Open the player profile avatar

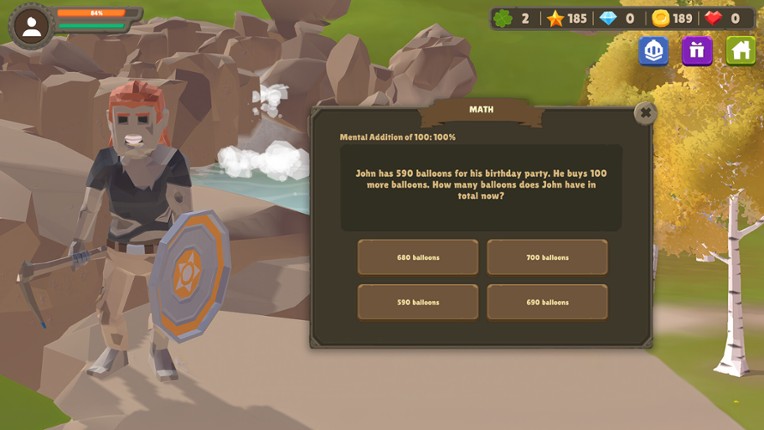(x=31, y=26)
